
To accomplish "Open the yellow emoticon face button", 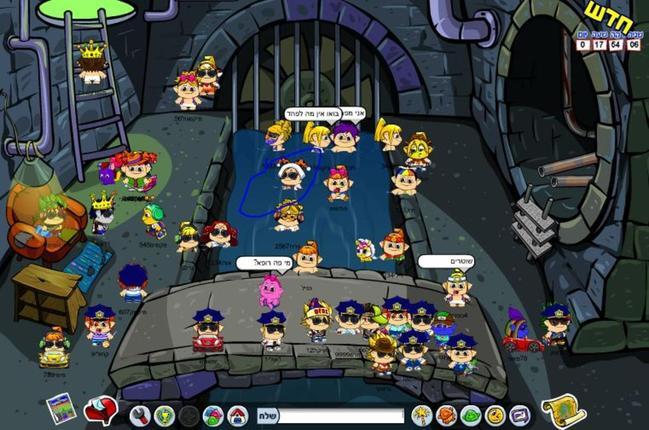I will [x=495, y=414].
